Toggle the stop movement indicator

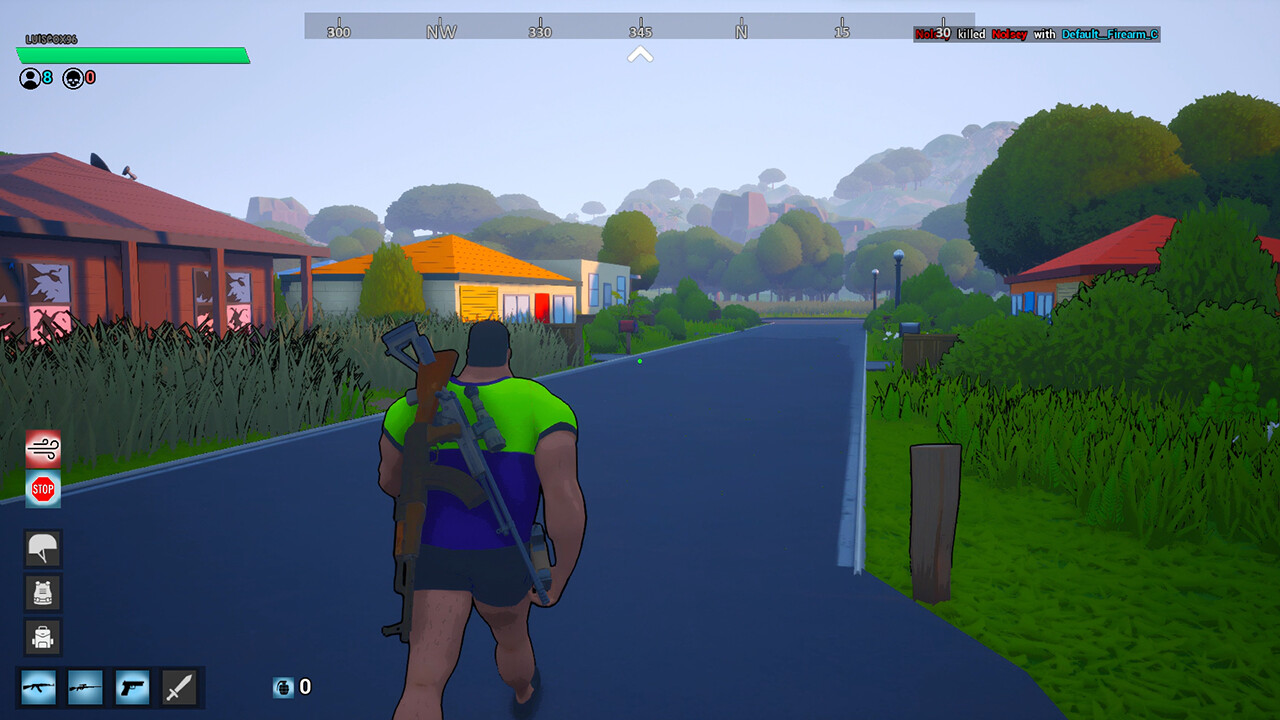[x=42, y=491]
